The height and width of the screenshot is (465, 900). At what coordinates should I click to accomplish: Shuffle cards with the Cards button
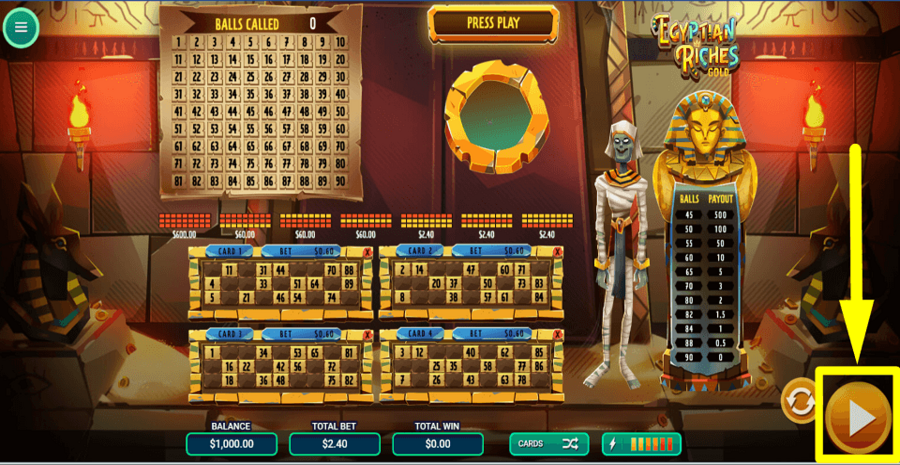(548, 443)
